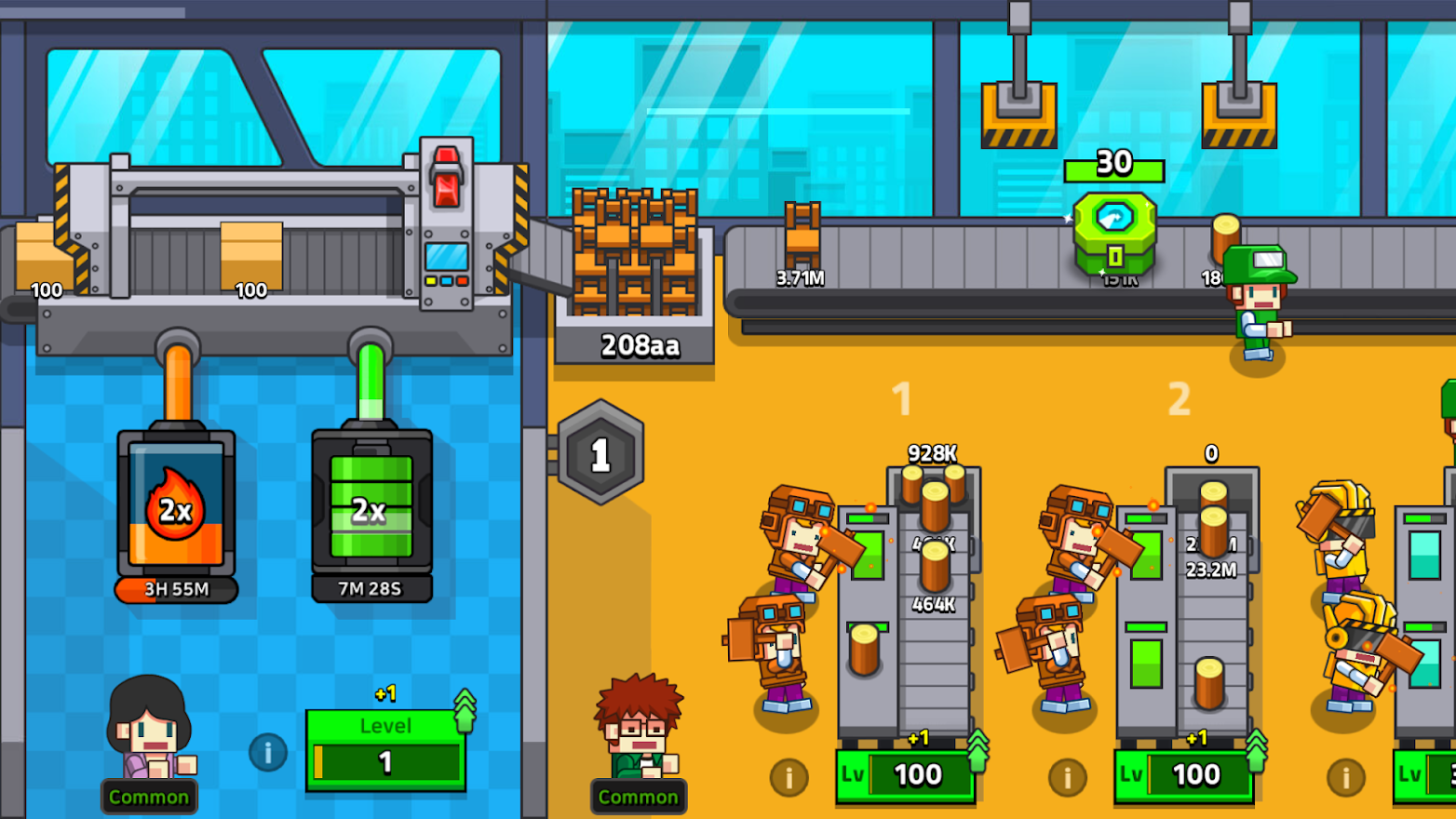This screenshot has width=1456, height=819.
Task: Click the Level 1 upgrade panel
Action: pos(385,745)
